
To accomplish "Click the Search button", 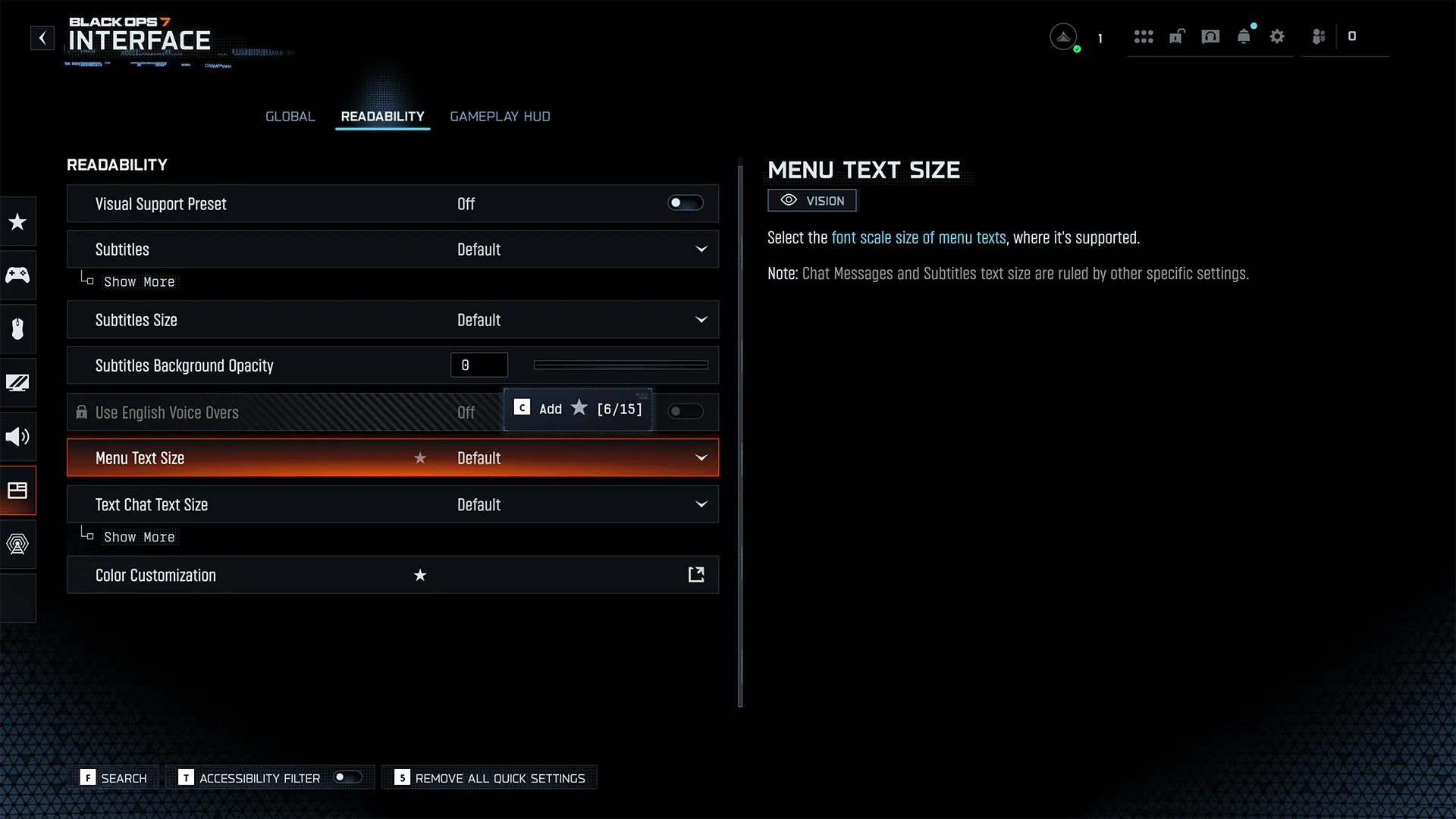I will pyautogui.click(x=115, y=778).
